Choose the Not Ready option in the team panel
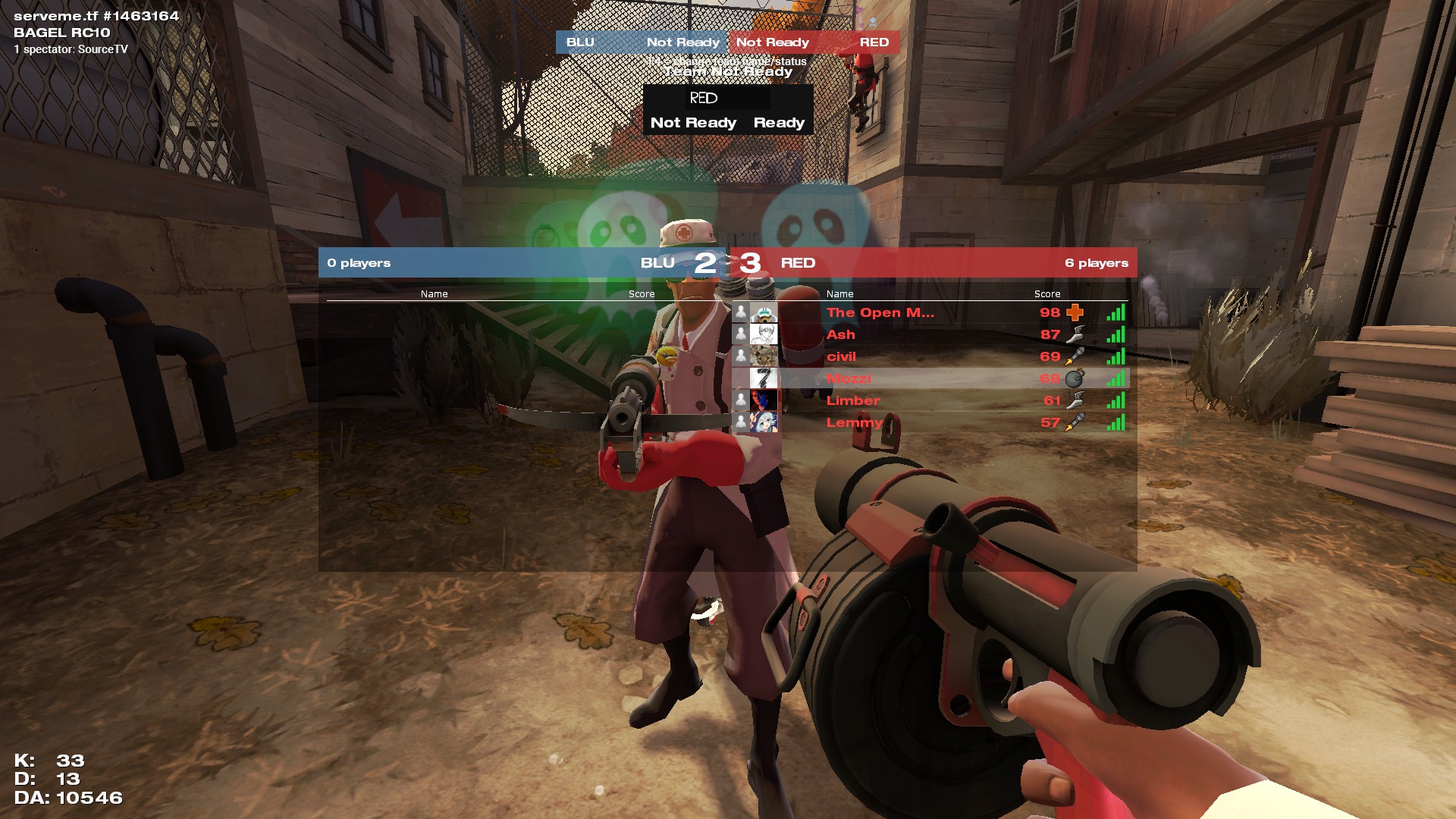This screenshot has width=1456, height=819. click(x=693, y=123)
